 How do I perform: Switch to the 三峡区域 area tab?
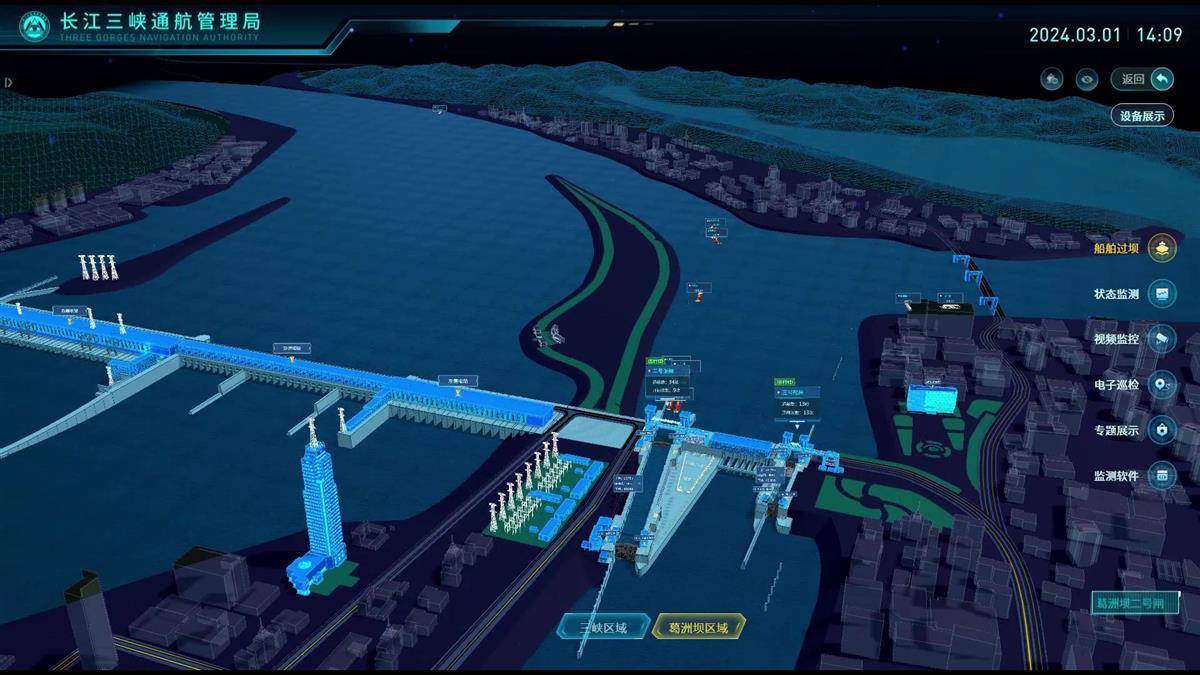(x=602, y=628)
